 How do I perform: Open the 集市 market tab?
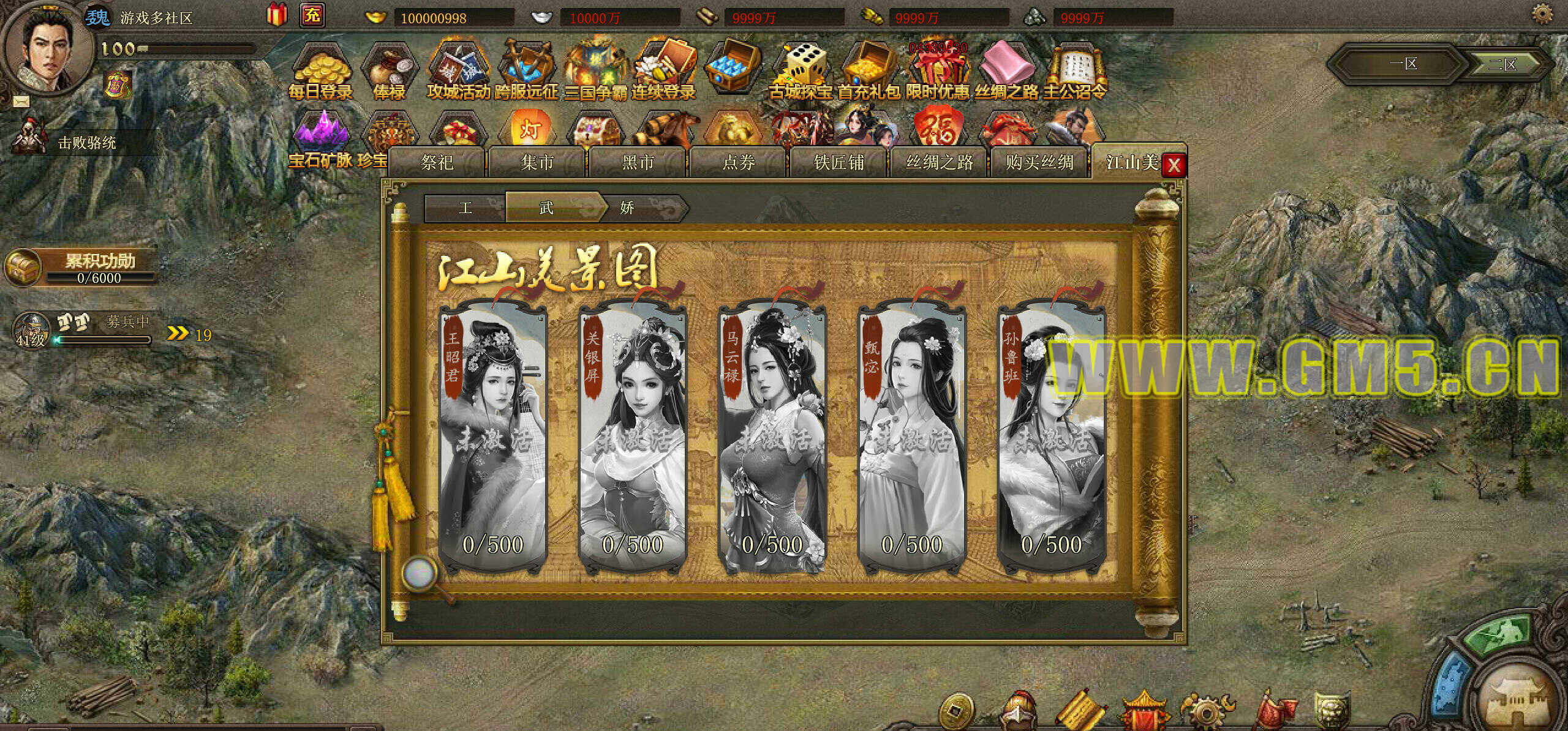537,162
